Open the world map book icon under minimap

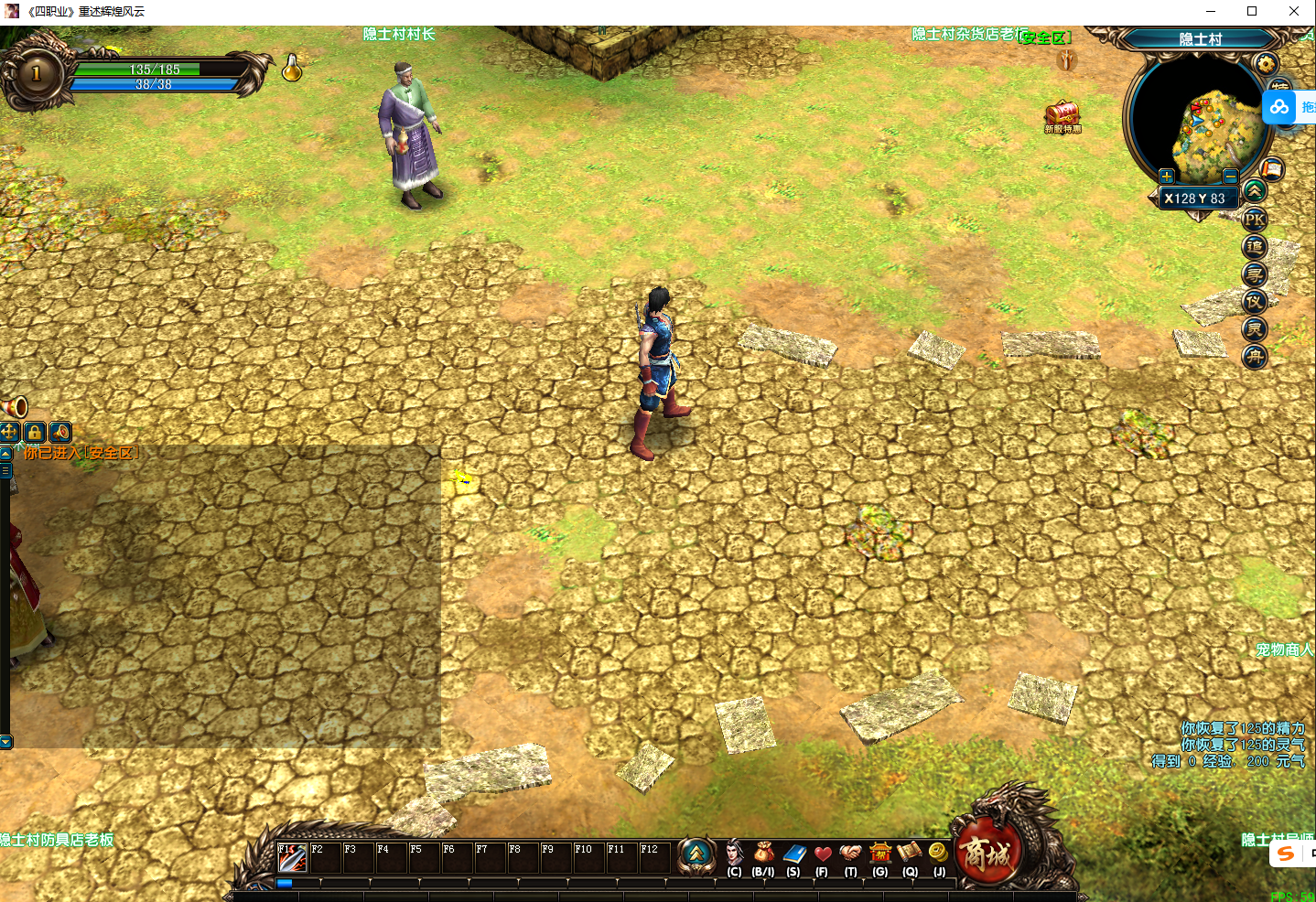click(x=1271, y=168)
